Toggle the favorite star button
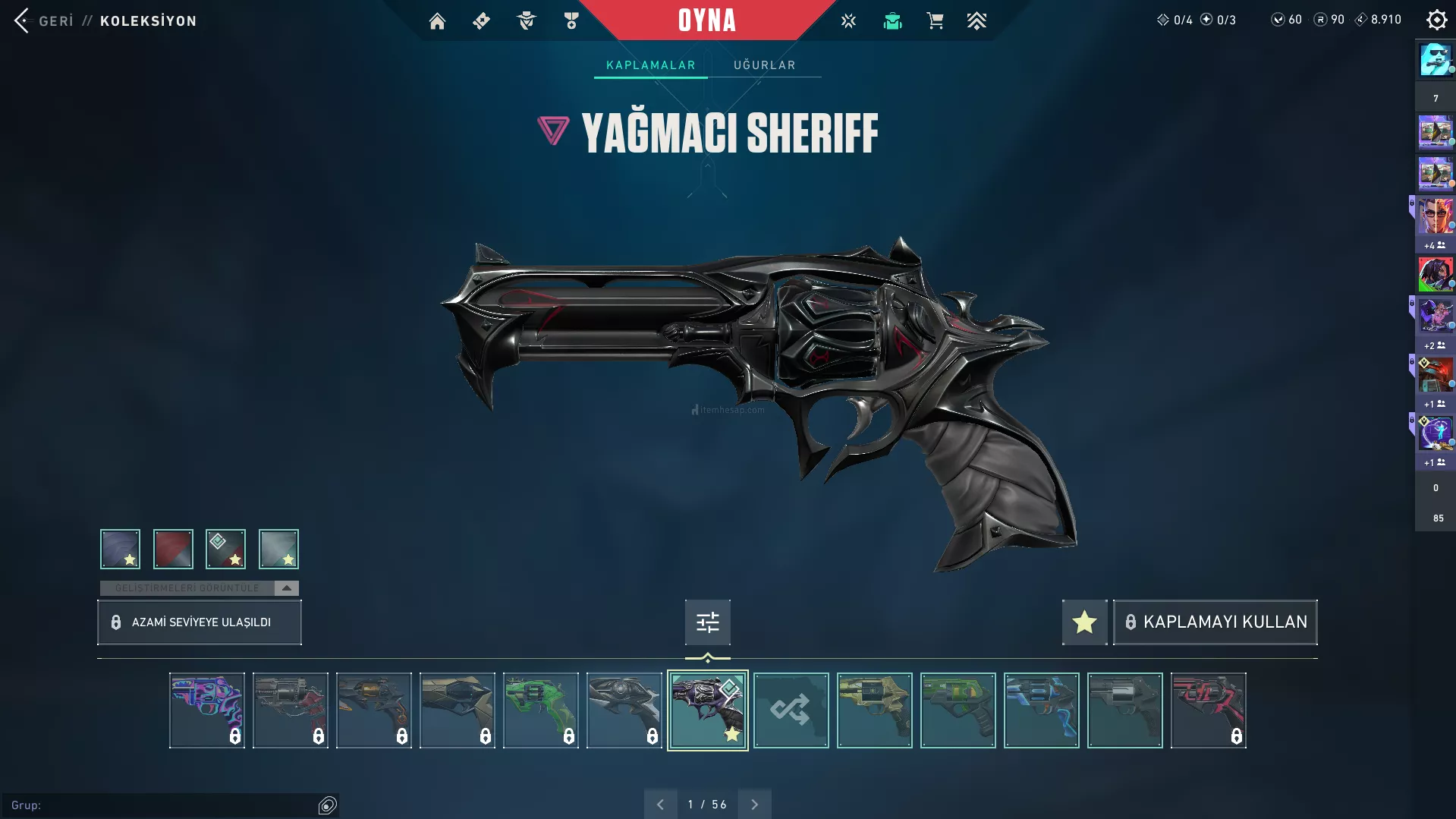This screenshot has height=819, width=1456. coord(1084,622)
